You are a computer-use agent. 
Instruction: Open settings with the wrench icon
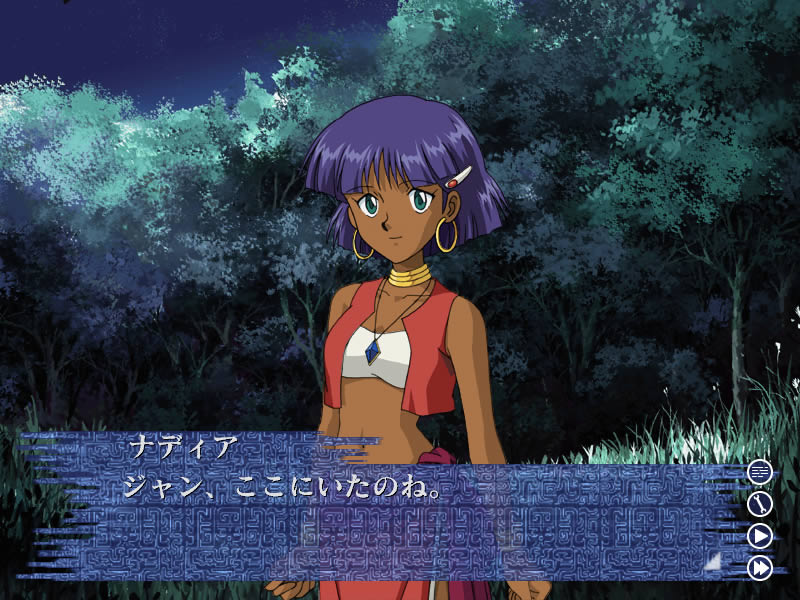click(x=760, y=503)
